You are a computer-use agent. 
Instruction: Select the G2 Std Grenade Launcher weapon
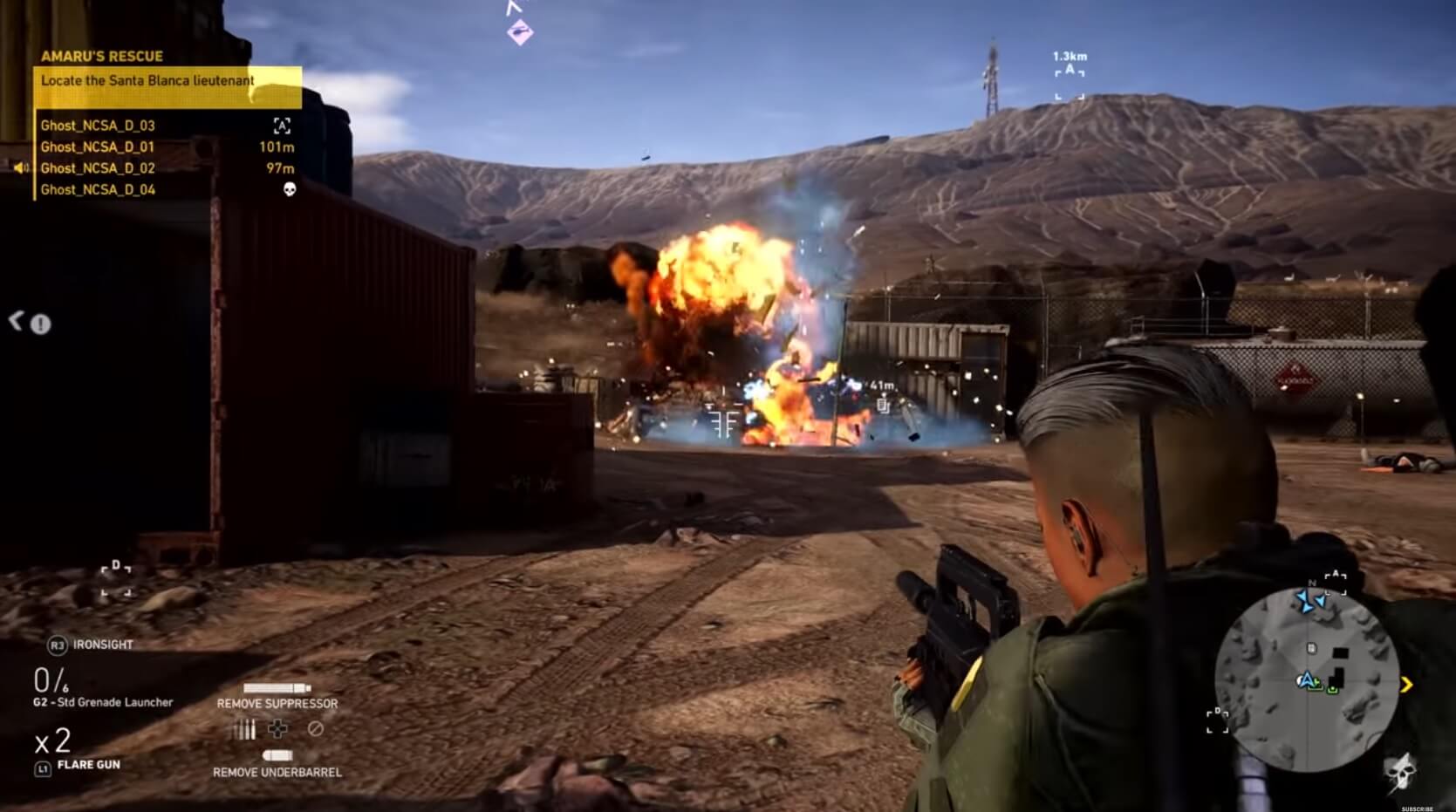[x=103, y=702]
